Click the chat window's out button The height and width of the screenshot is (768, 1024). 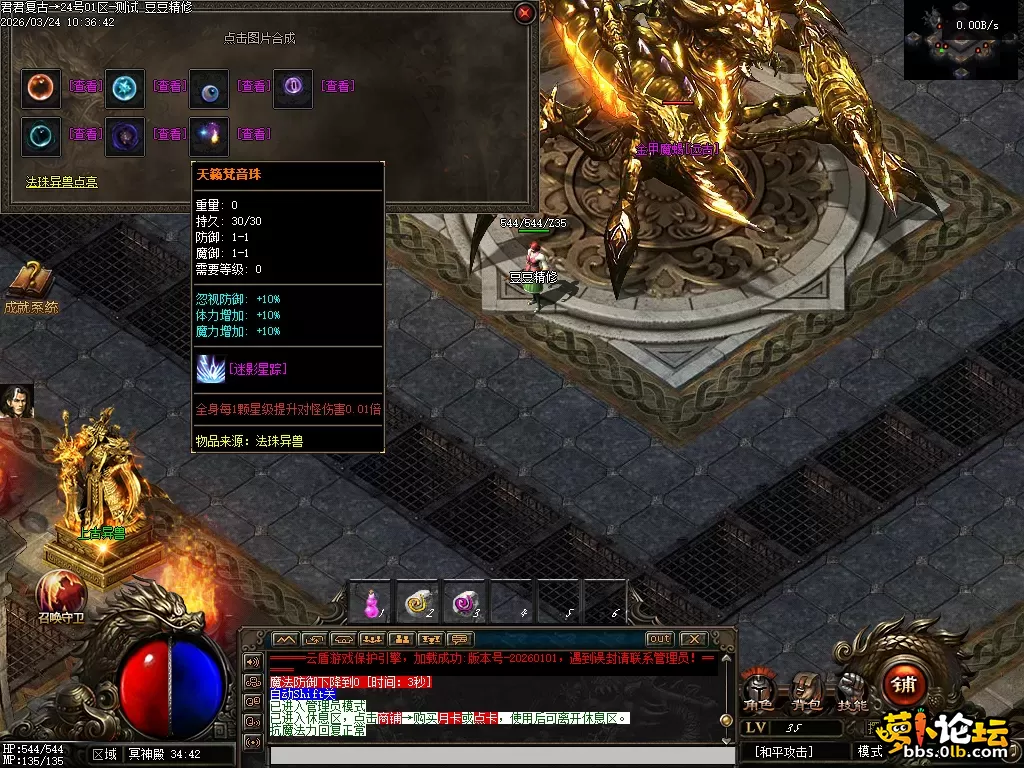[x=659, y=639]
